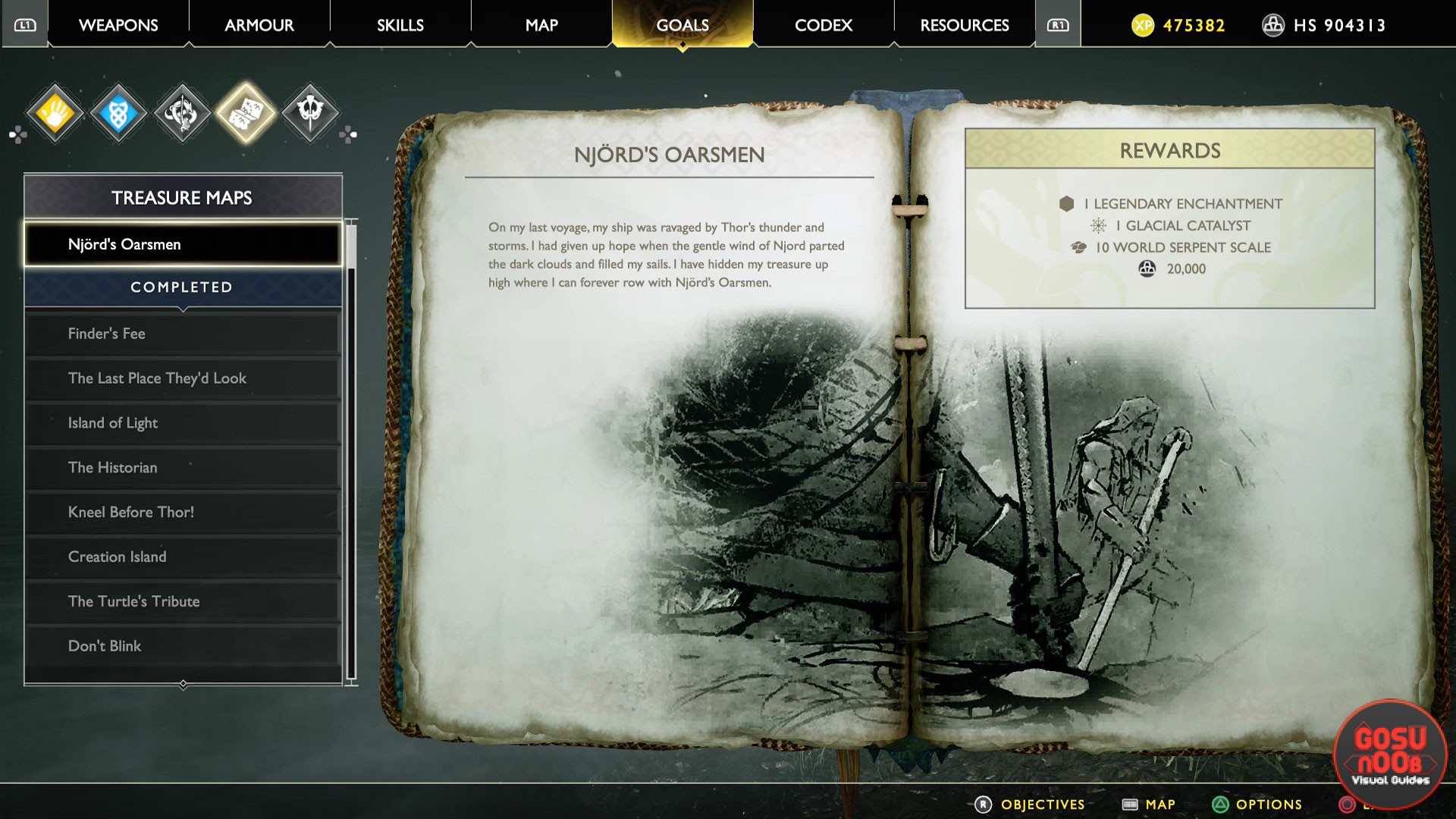Collapse the Completed section chevron
Viewport: 1456px width, 819px height.
pyautogui.click(x=182, y=309)
